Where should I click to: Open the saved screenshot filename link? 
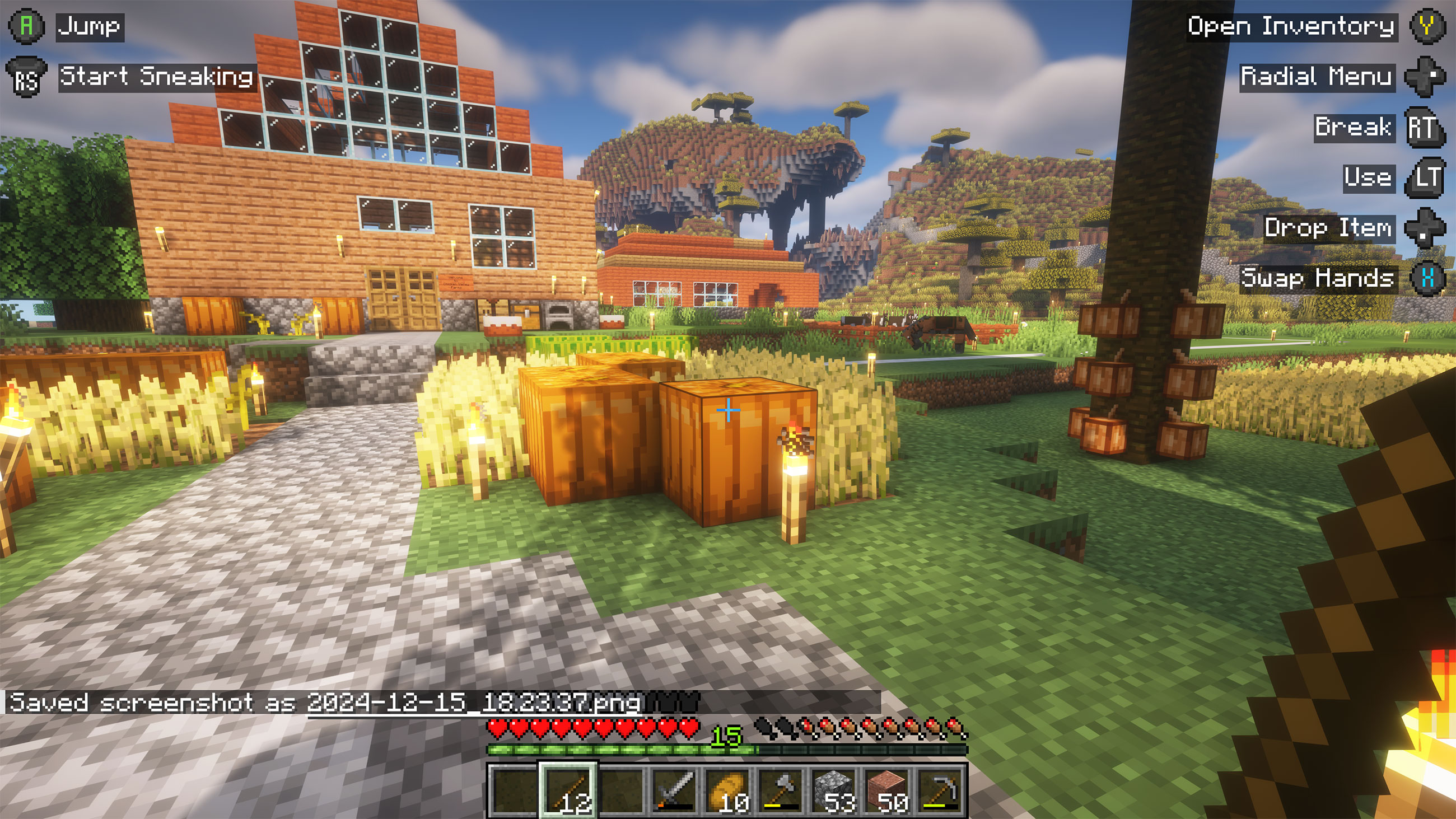[x=474, y=703]
